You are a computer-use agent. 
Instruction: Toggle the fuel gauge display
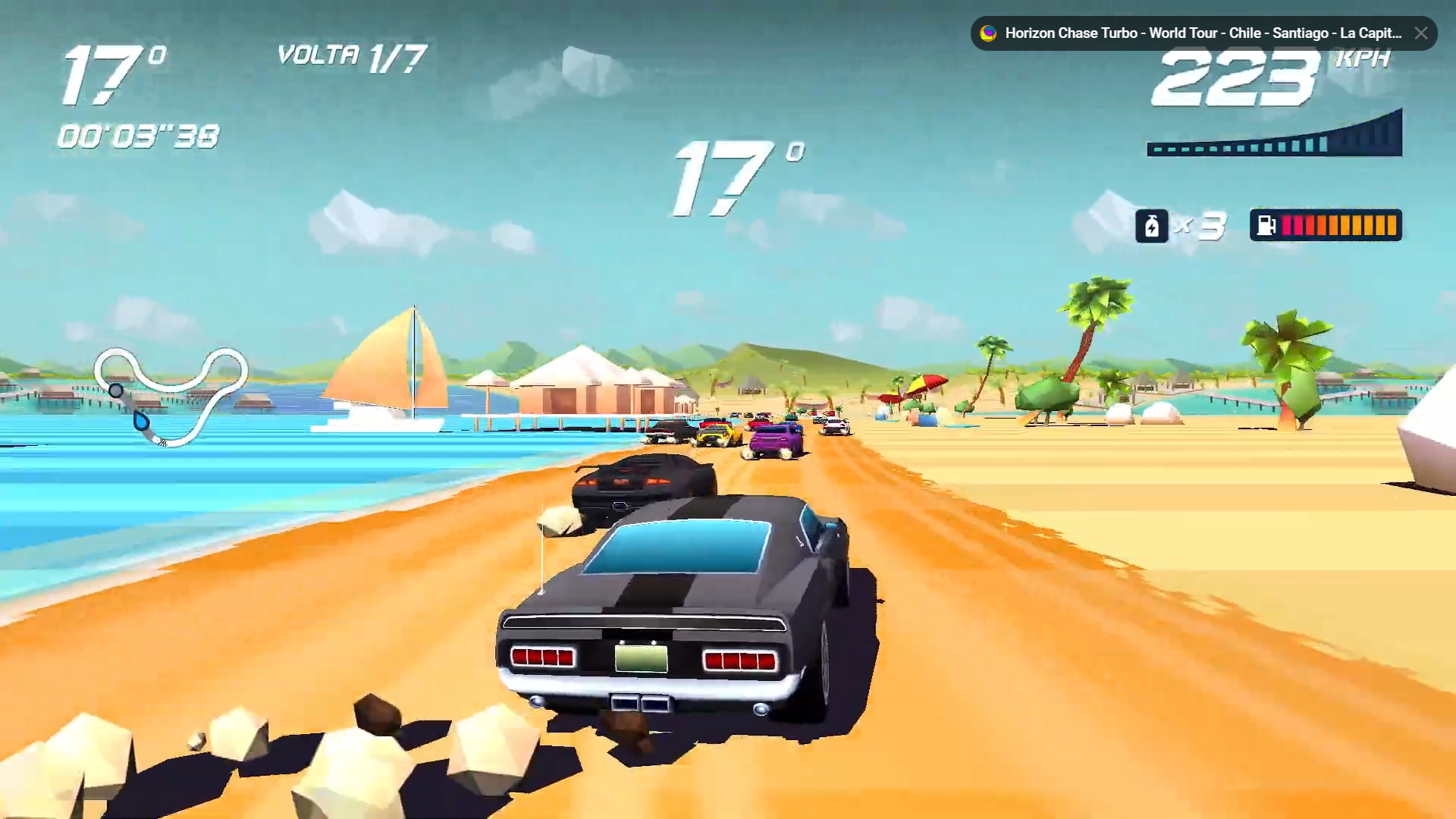click(1326, 224)
